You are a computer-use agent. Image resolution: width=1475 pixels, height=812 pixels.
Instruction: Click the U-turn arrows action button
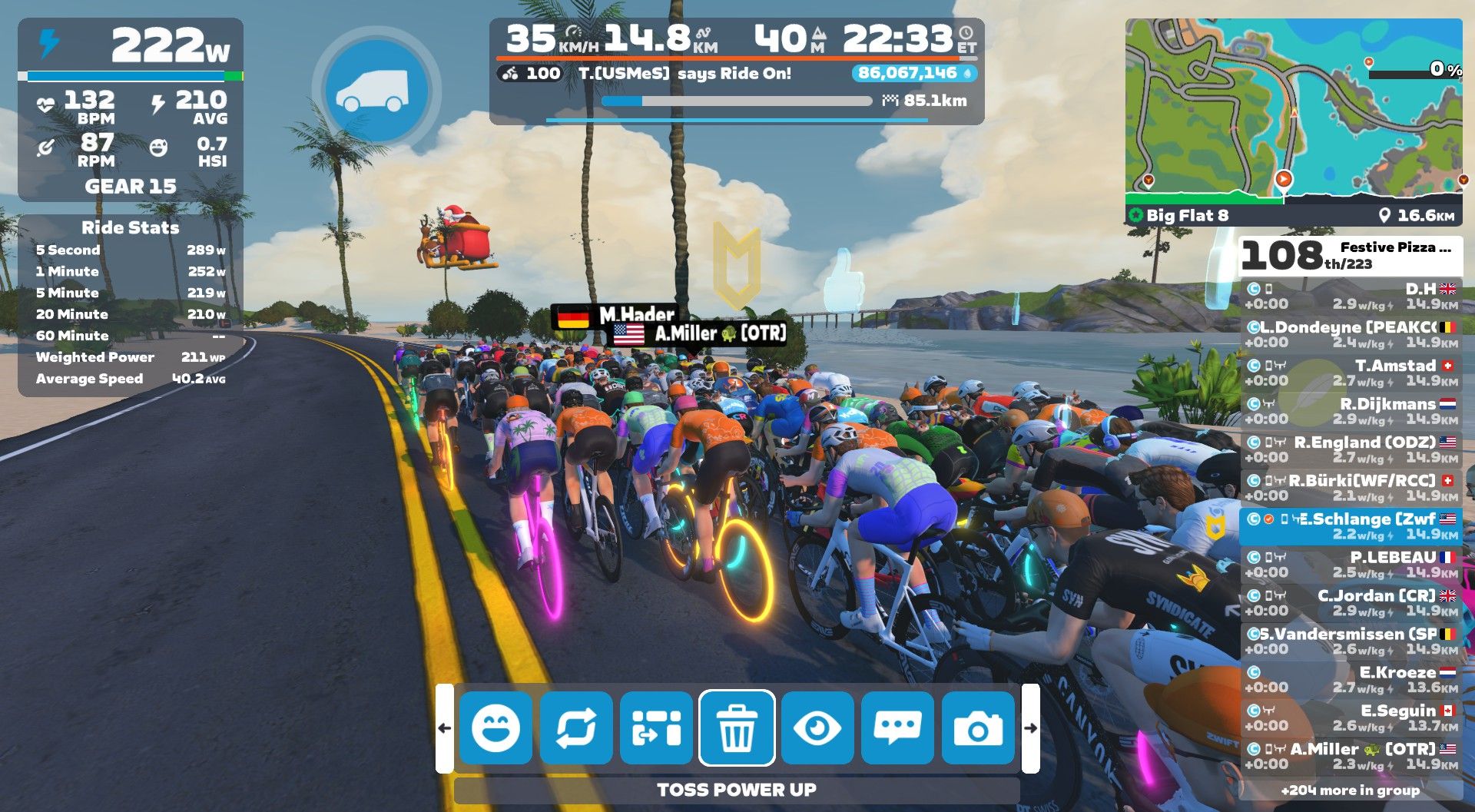576,728
